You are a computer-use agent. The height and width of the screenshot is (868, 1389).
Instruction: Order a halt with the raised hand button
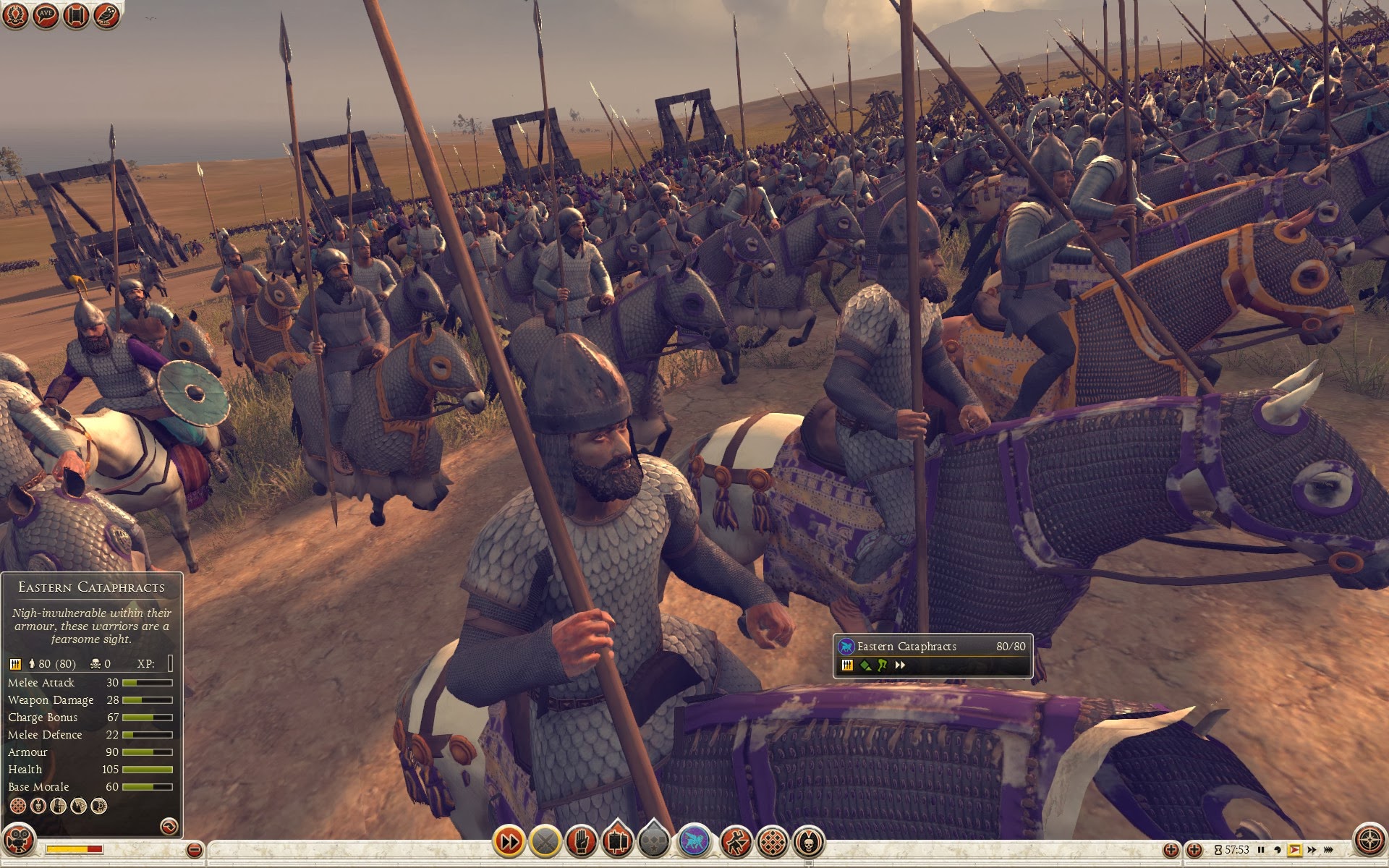[582, 841]
